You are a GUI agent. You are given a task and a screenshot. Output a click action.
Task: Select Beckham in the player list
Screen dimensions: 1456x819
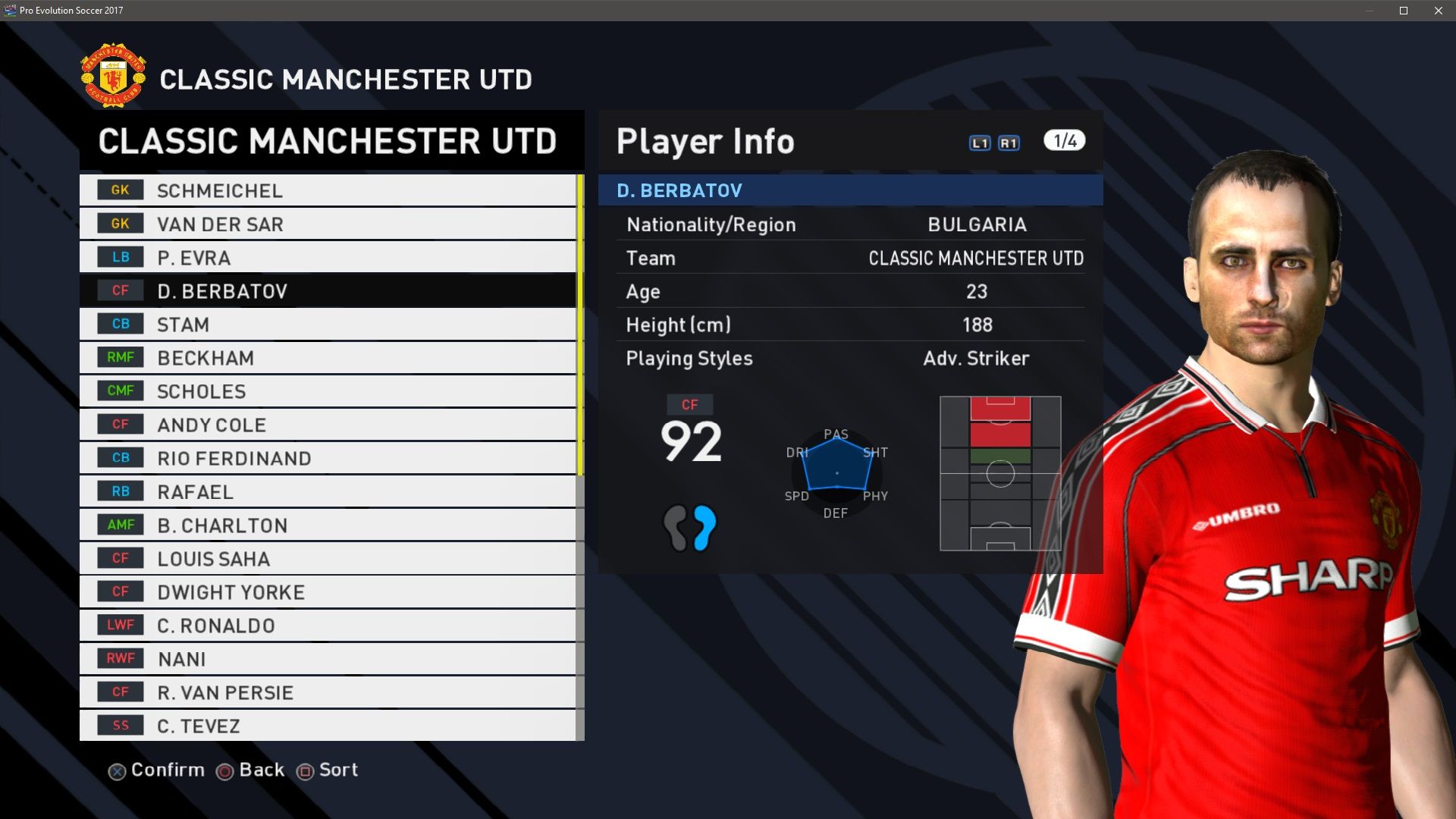click(x=328, y=357)
